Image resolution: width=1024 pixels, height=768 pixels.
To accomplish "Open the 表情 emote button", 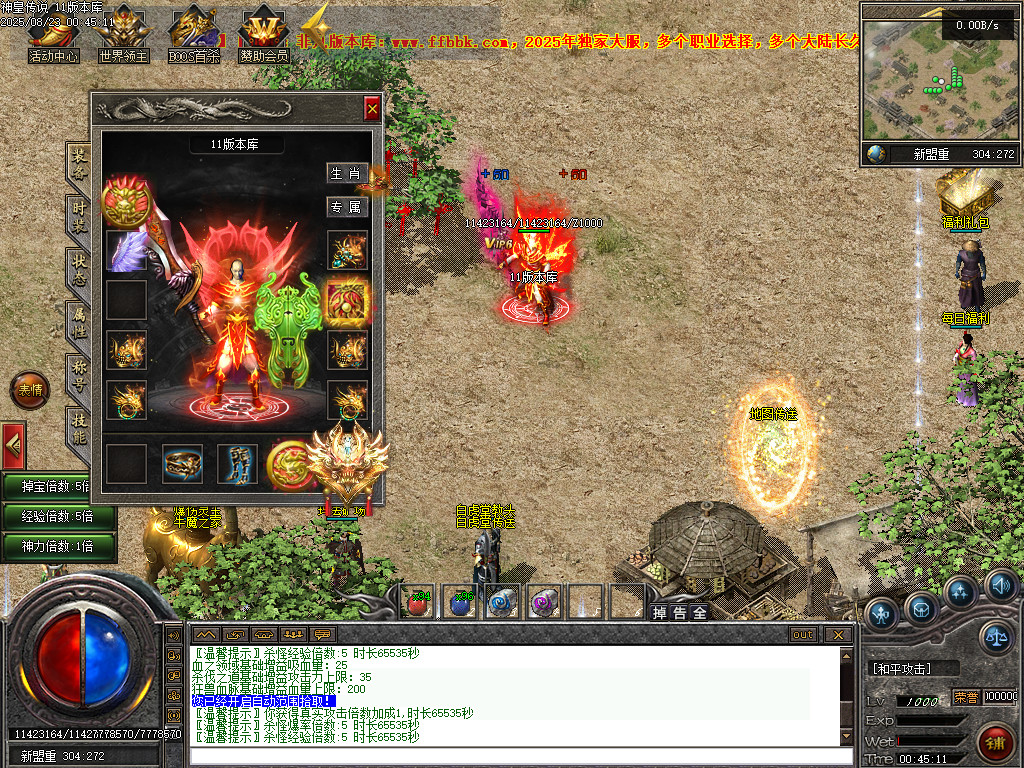I will click(29, 390).
